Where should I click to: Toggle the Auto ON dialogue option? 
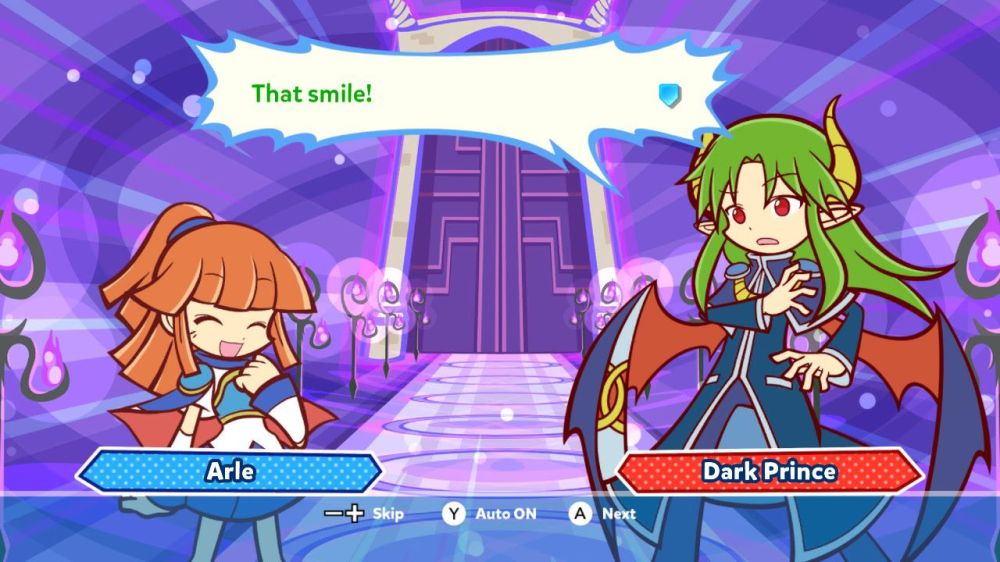point(505,514)
